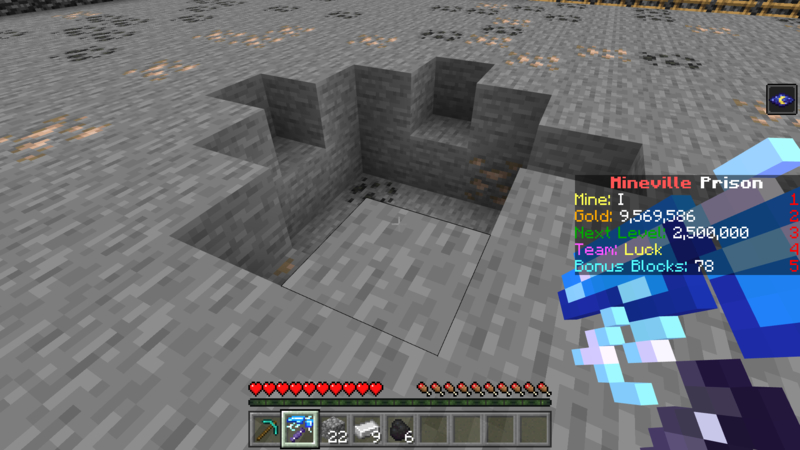Image resolution: width=800 pixels, height=450 pixels.
Task: Pick the coal stack of 6
Action: [400, 429]
